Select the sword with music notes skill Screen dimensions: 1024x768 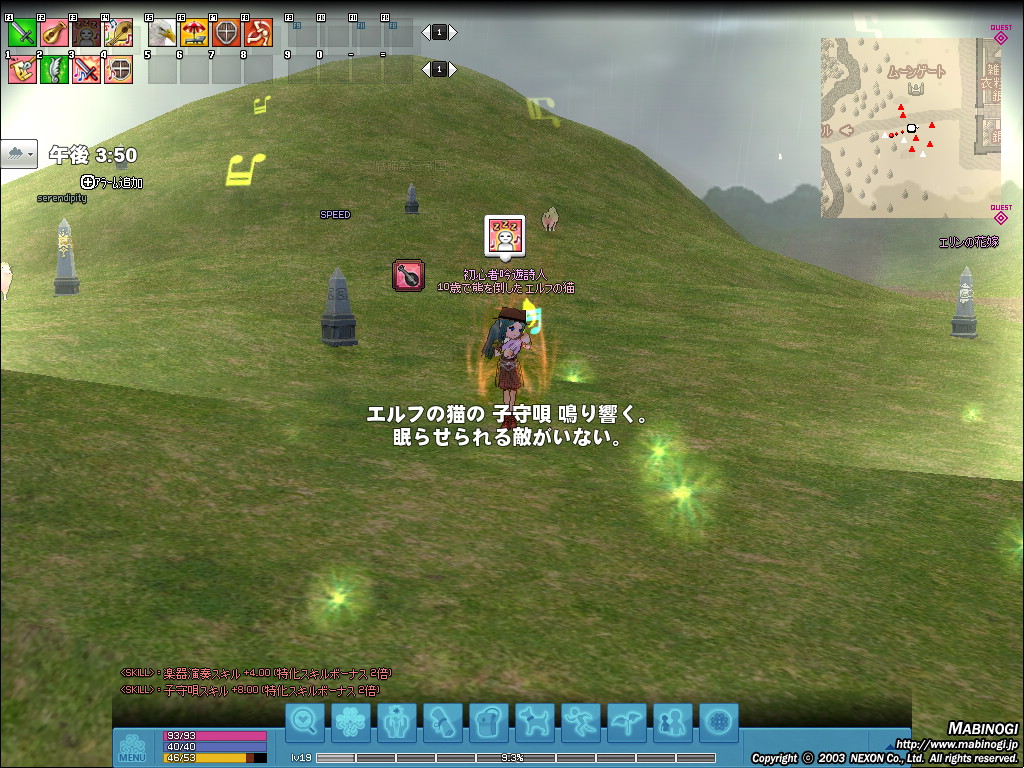click(x=86, y=70)
